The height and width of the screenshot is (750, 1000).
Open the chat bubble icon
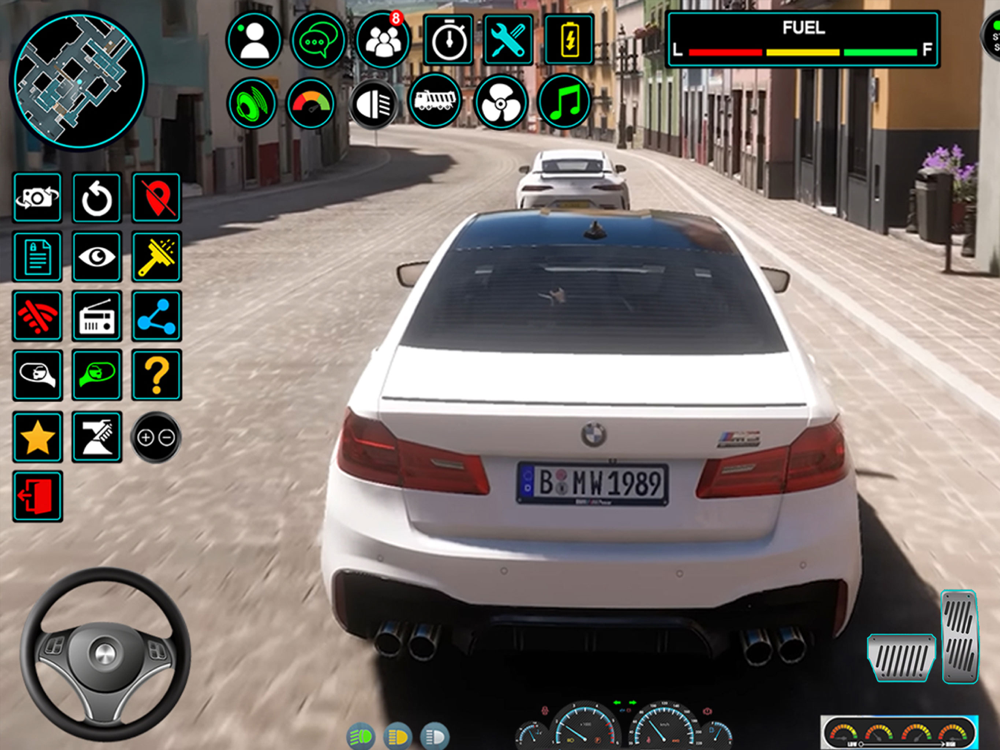318,40
